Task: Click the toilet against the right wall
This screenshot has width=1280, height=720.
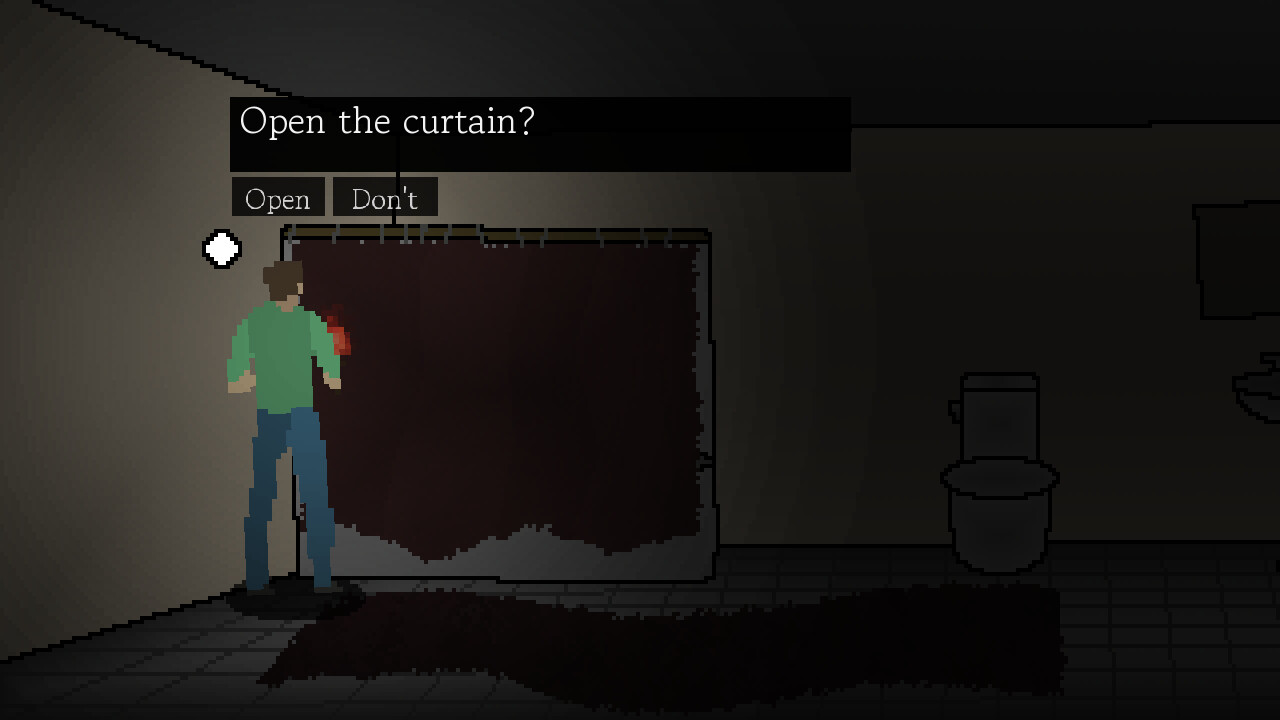Action: 998,470
